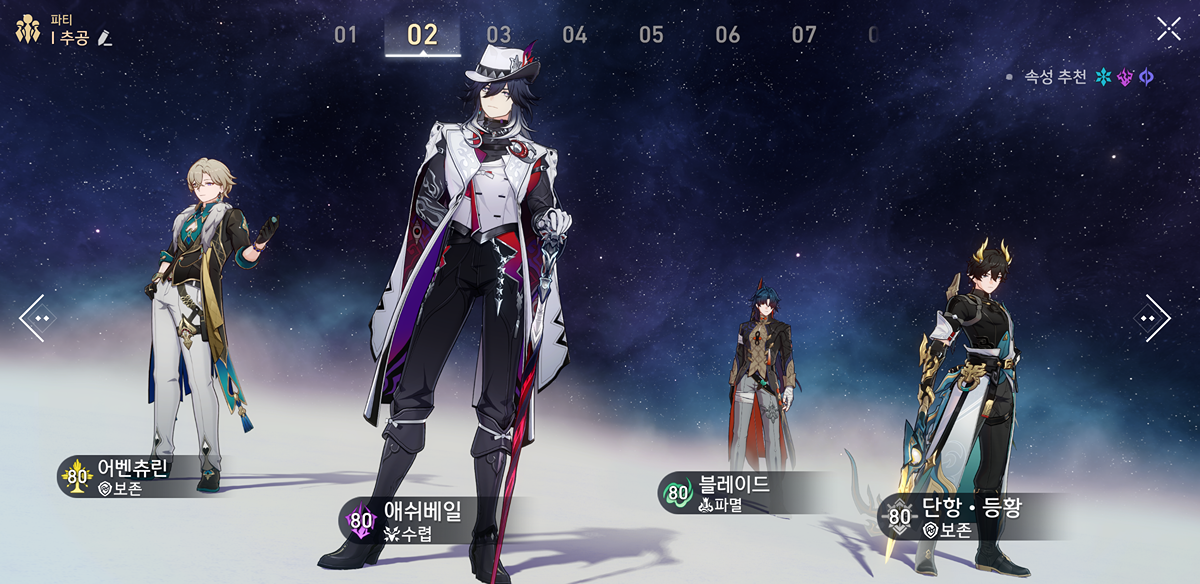This screenshot has height=584, width=1200.
Task: Switch to party tab 03
Action: point(499,35)
